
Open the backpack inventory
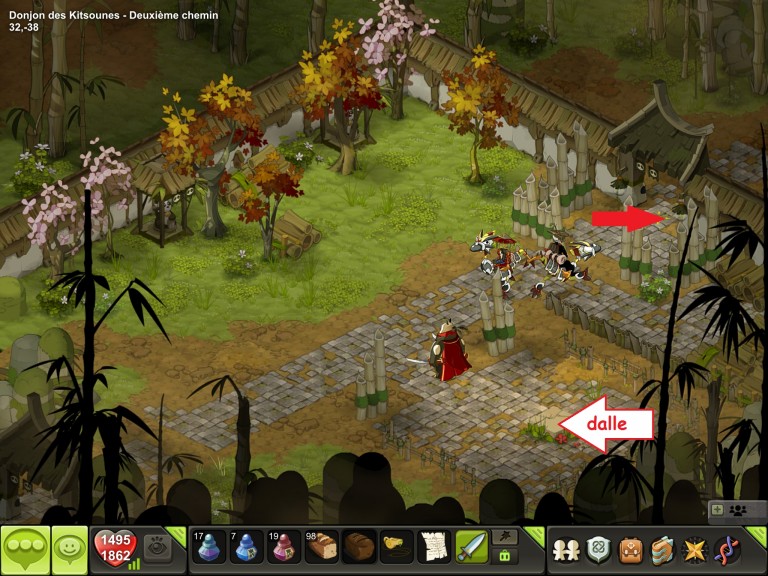click(630, 549)
